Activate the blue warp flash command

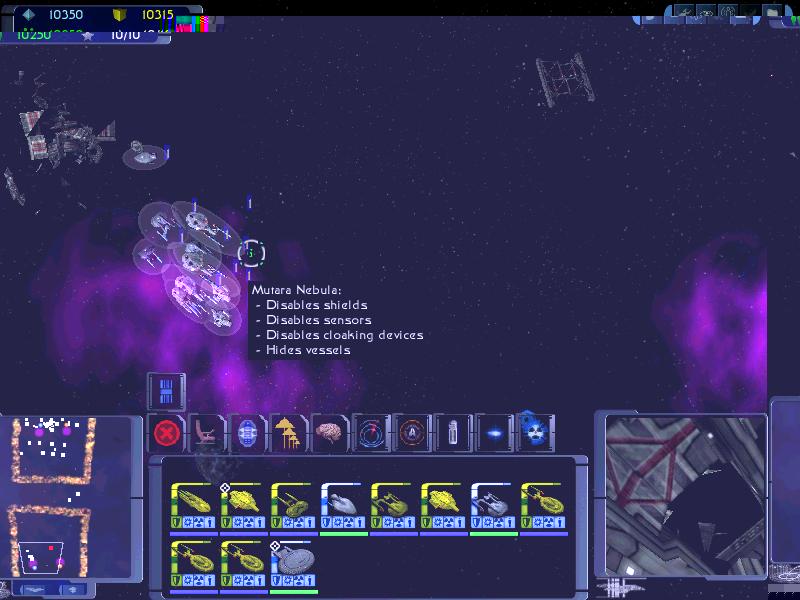[x=493, y=434]
